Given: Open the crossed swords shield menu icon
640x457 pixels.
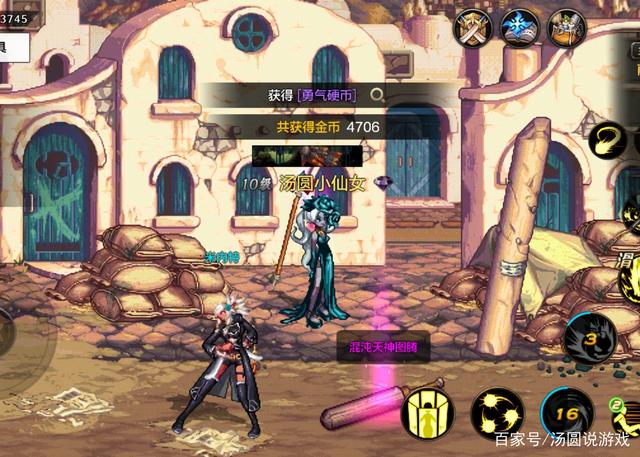Looking at the screenshot, I should [472, 27].
